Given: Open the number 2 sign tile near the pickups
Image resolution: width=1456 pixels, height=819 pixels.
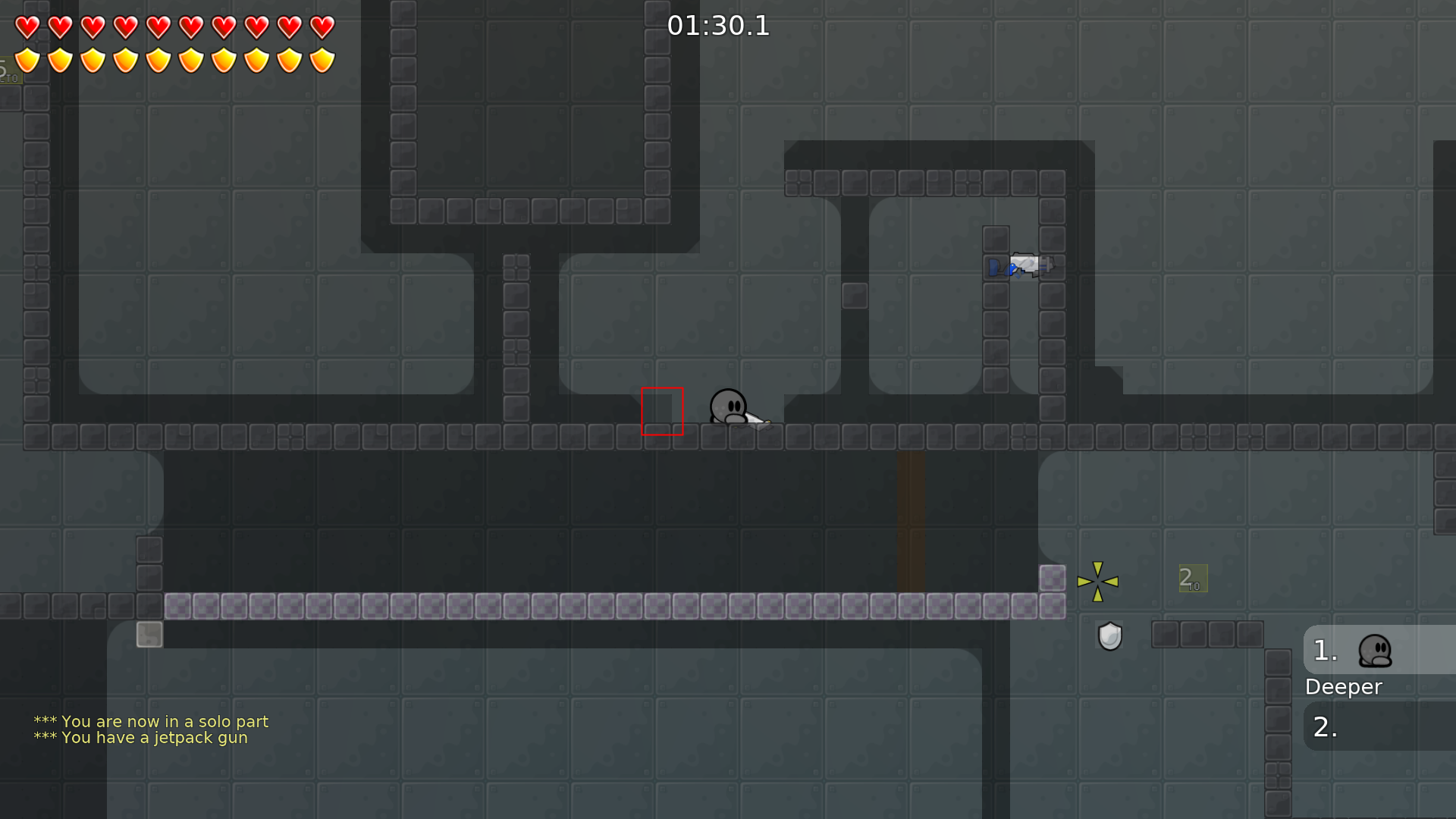Looking at the screenshot, I should [x=1192, y=579].
